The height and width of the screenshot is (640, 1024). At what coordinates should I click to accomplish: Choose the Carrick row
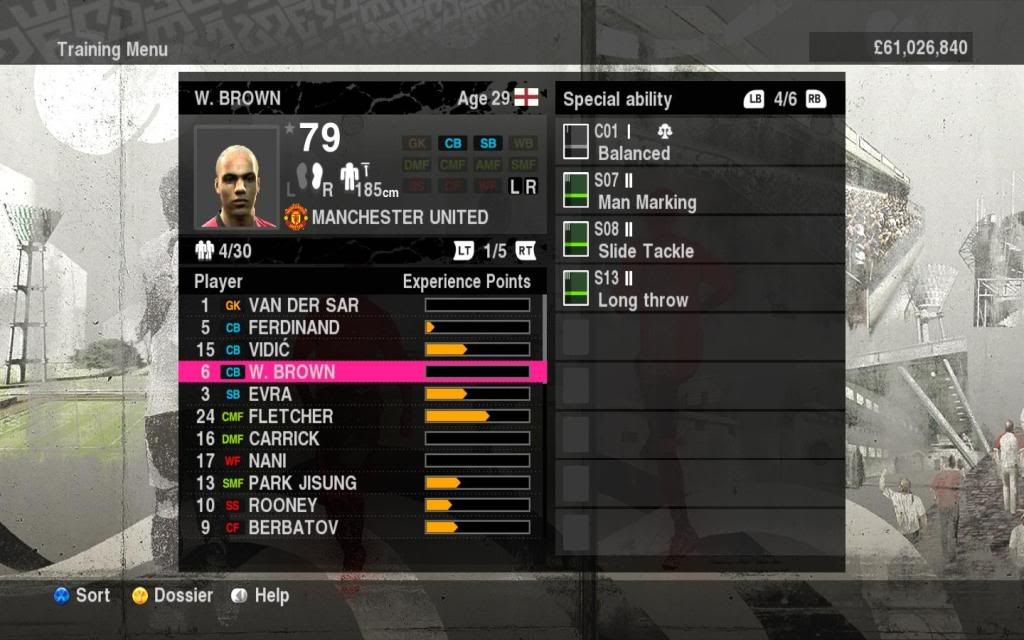click(360, 438)
